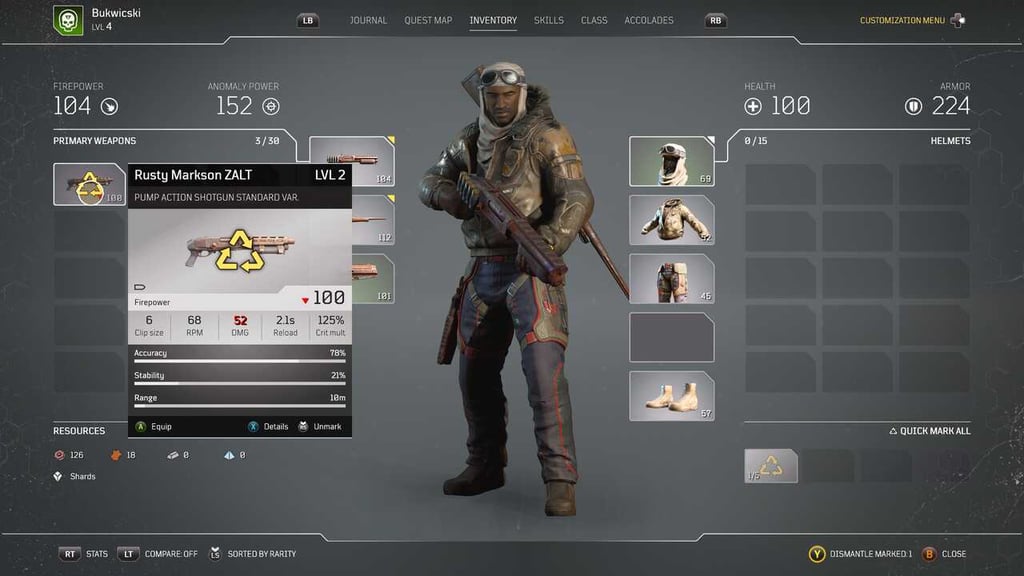Go to the Skills tab

tap(548, 20)
